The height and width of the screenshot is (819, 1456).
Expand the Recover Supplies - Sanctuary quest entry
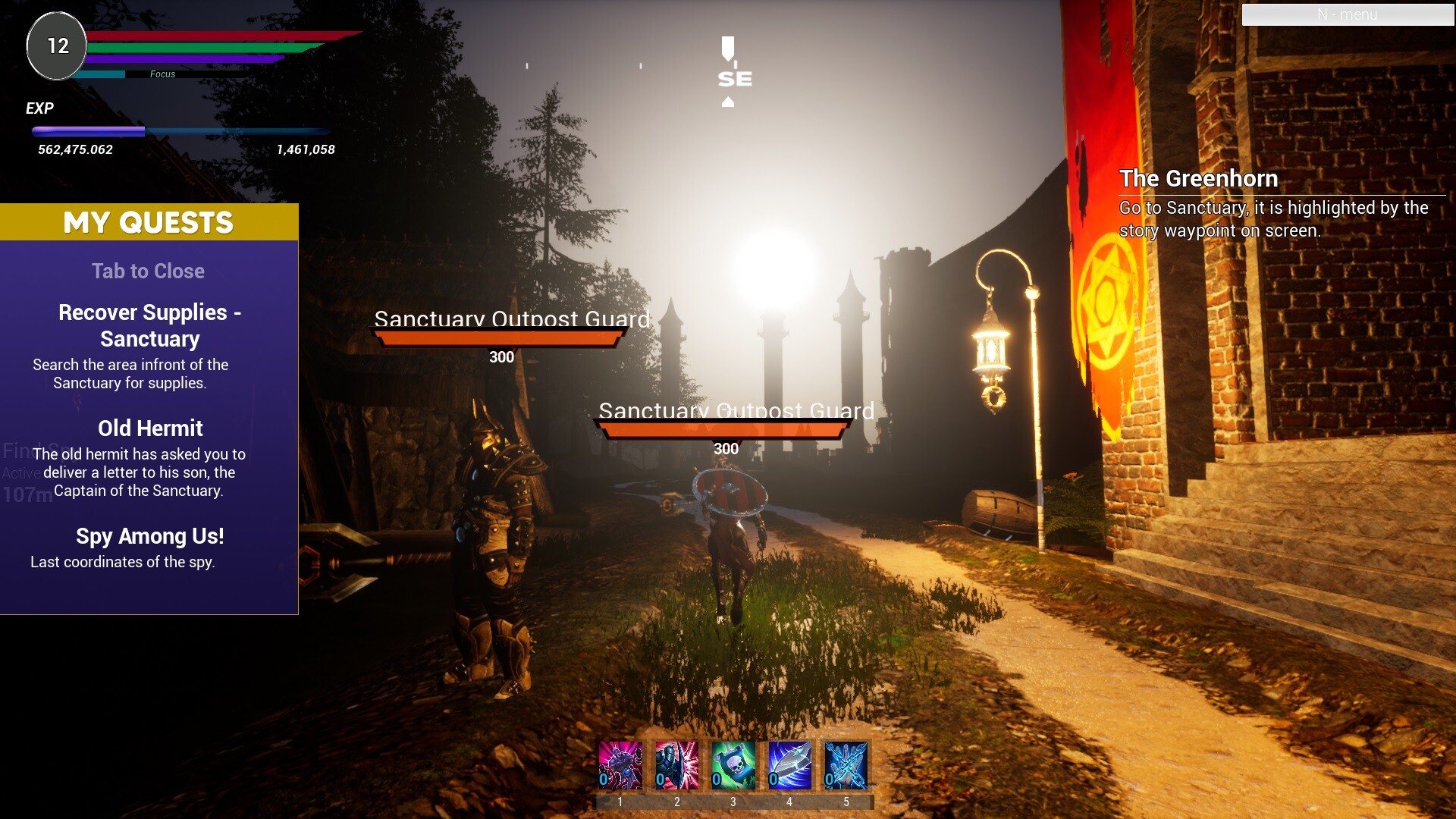tap(149, 325)
